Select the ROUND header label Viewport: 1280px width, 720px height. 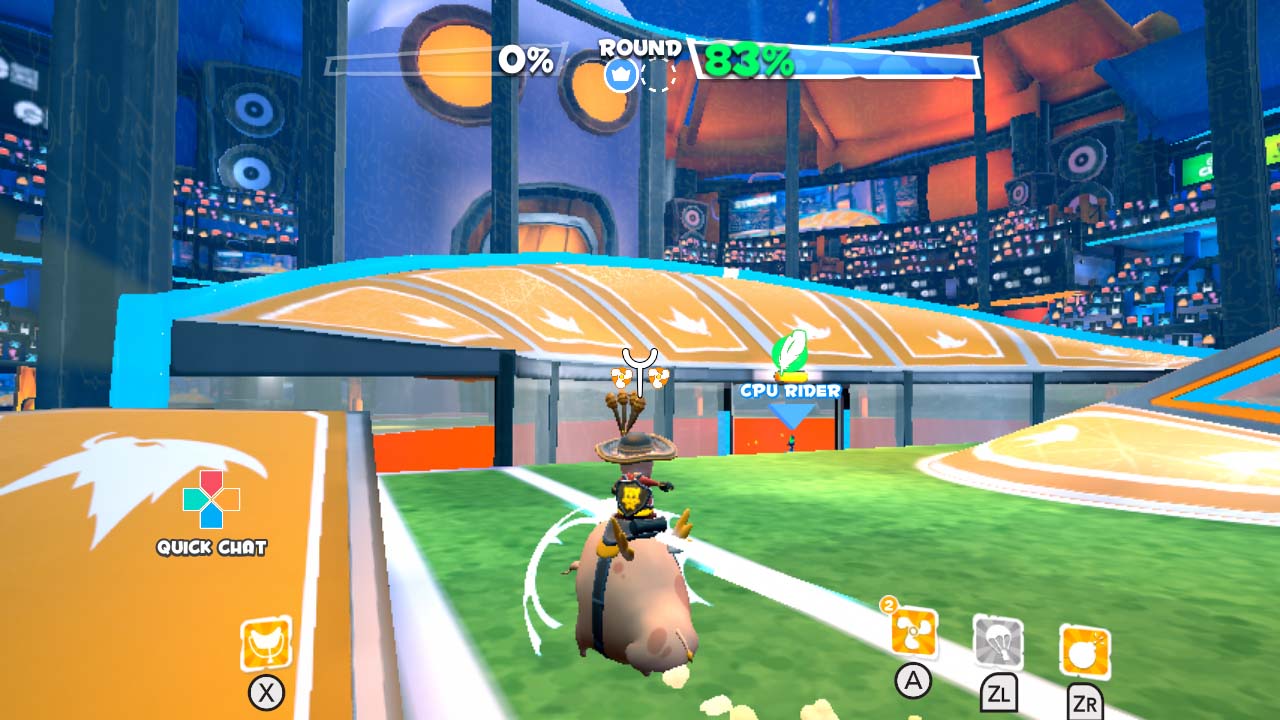pos(641,47)
